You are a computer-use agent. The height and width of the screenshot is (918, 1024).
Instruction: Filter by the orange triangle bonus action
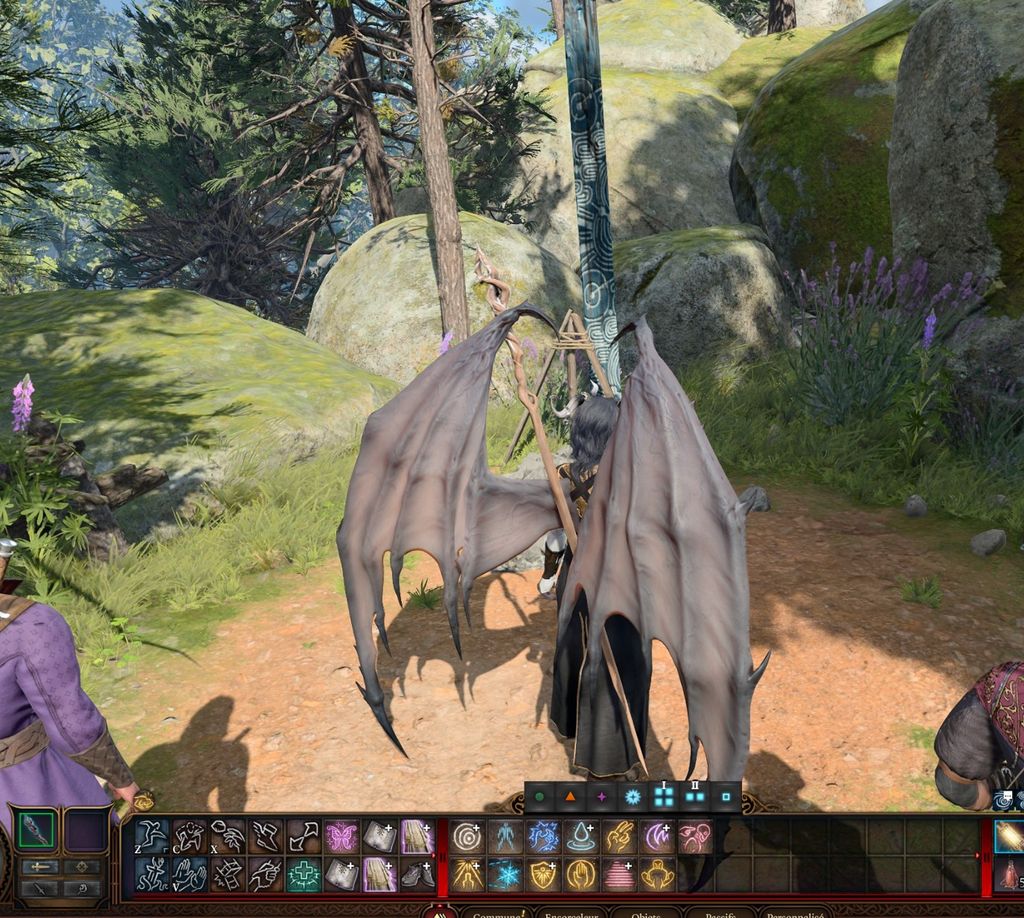tap(570, 798)
